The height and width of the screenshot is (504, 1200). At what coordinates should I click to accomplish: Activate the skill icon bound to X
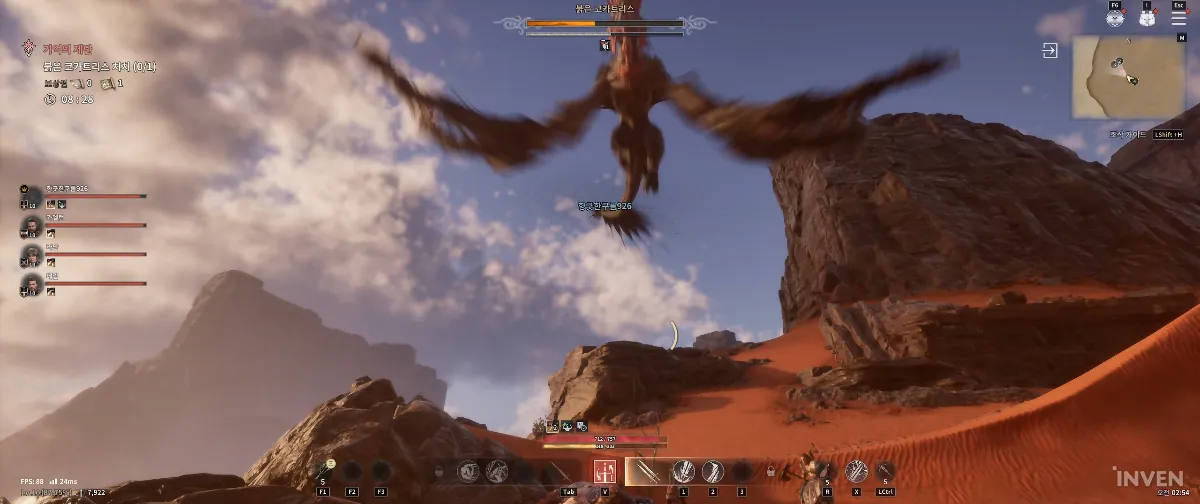[856, 471]
